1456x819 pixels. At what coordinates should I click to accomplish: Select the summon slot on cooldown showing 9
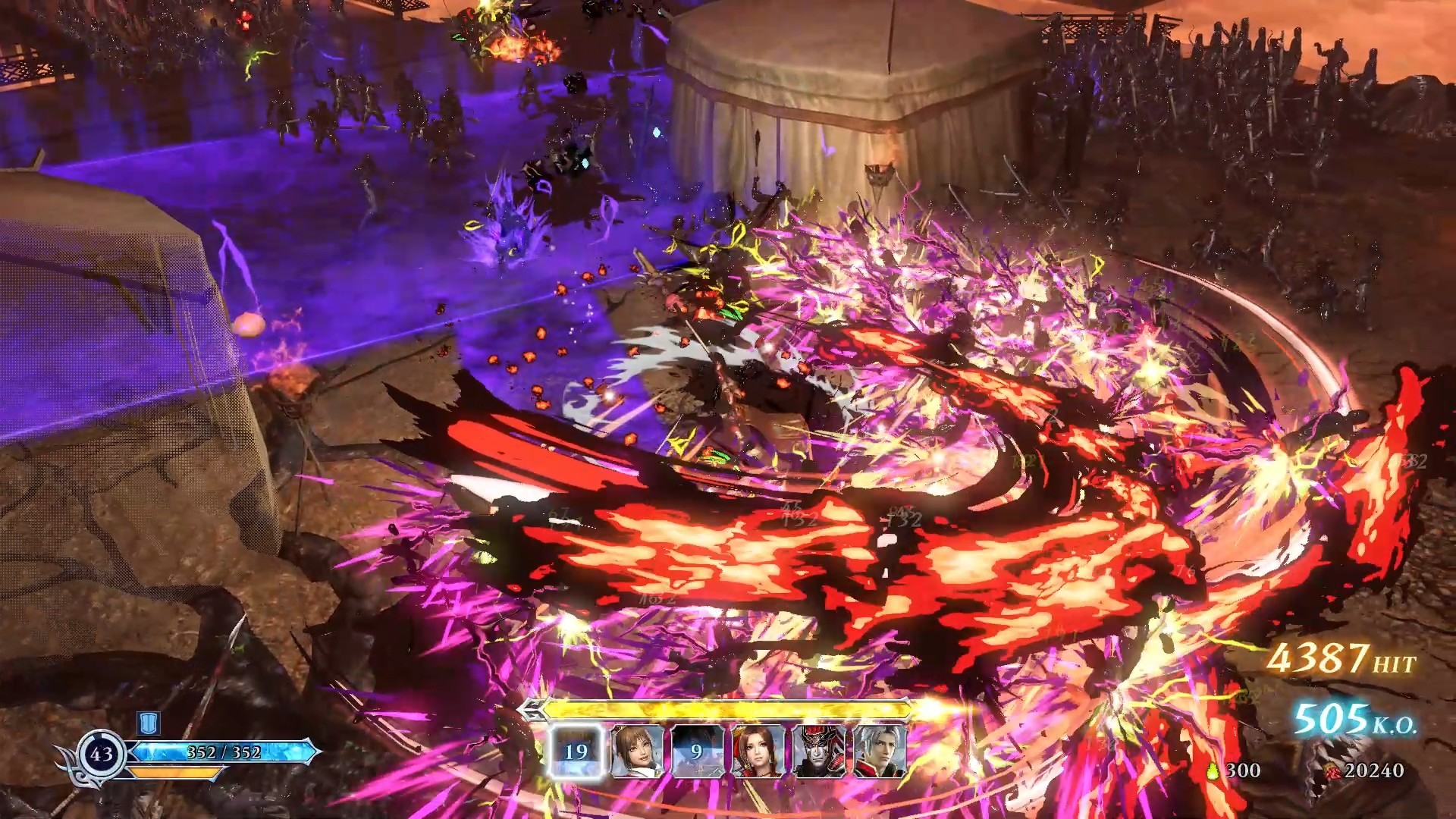point(697,751)
